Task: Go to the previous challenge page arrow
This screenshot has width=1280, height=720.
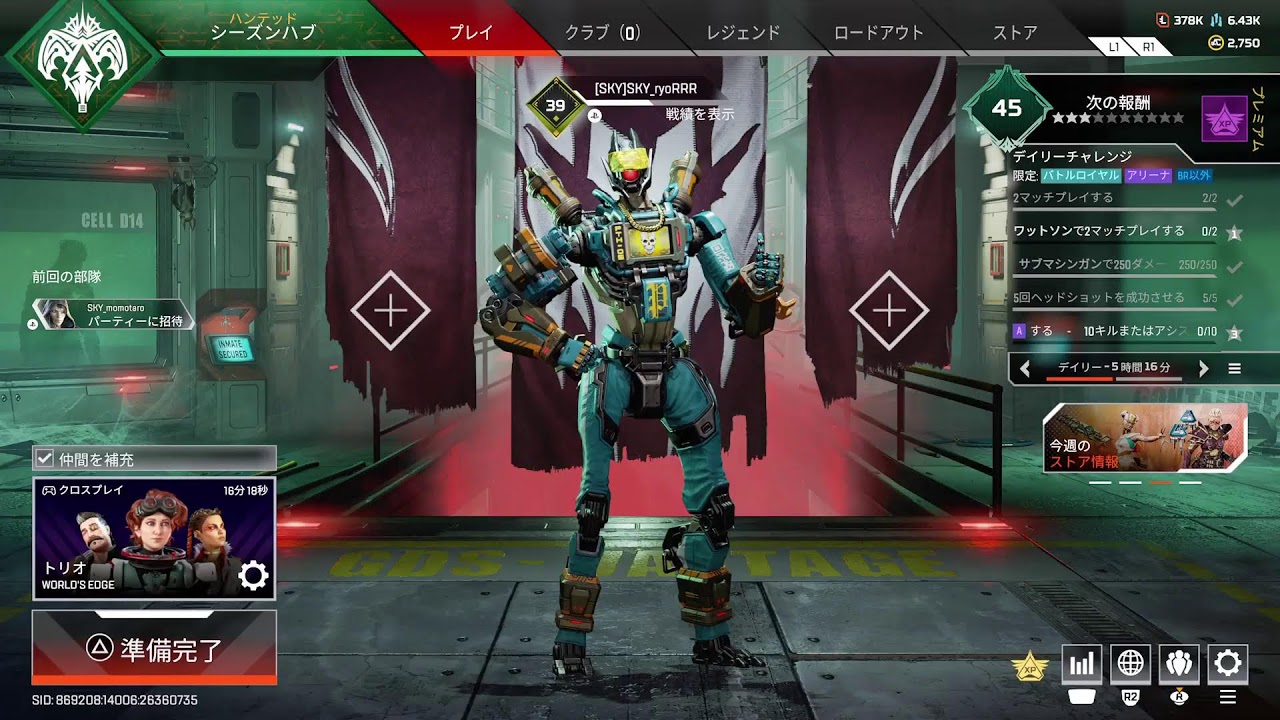Action: tap(1024, 369)
